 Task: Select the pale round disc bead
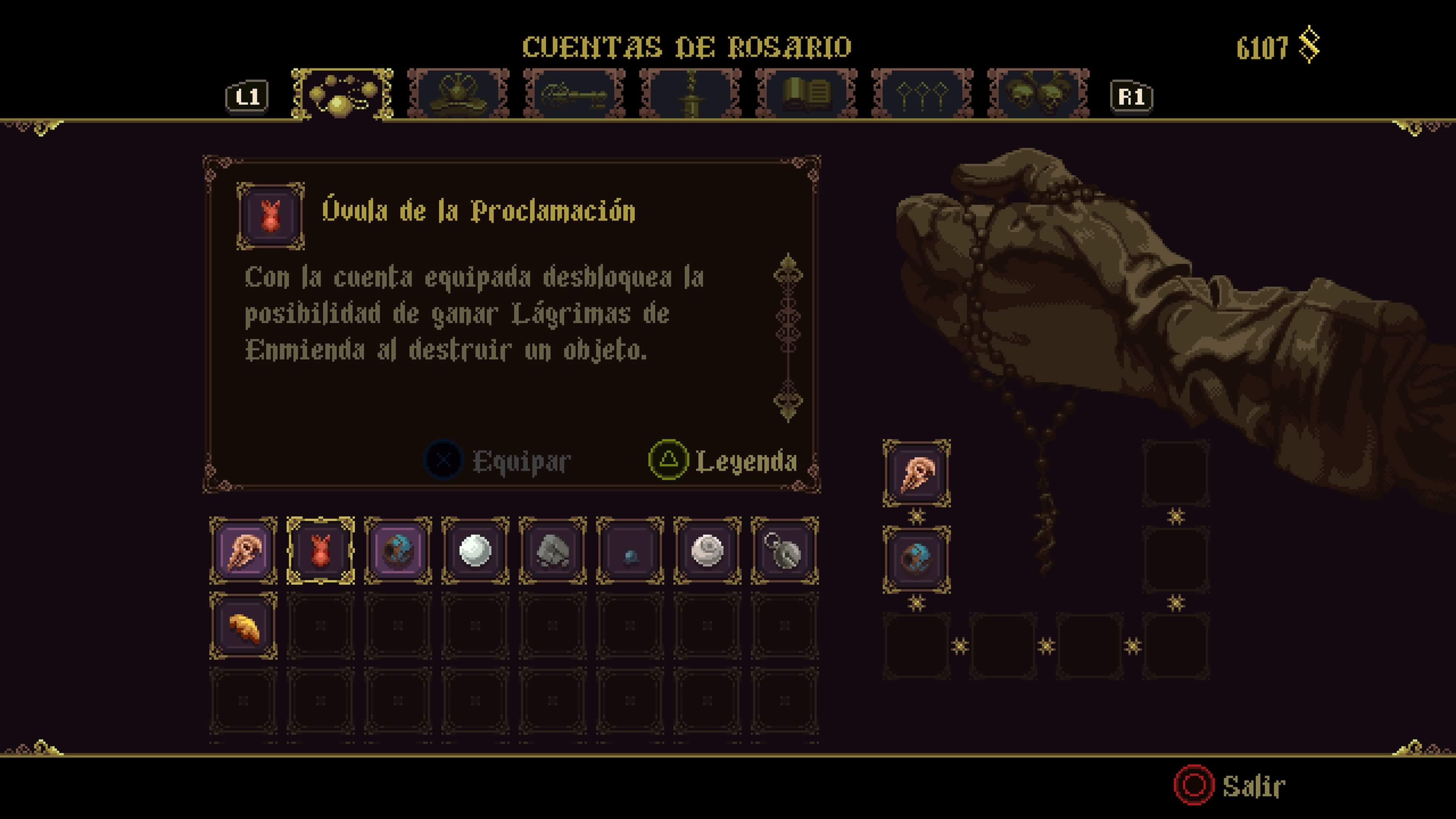coord(708,551)
